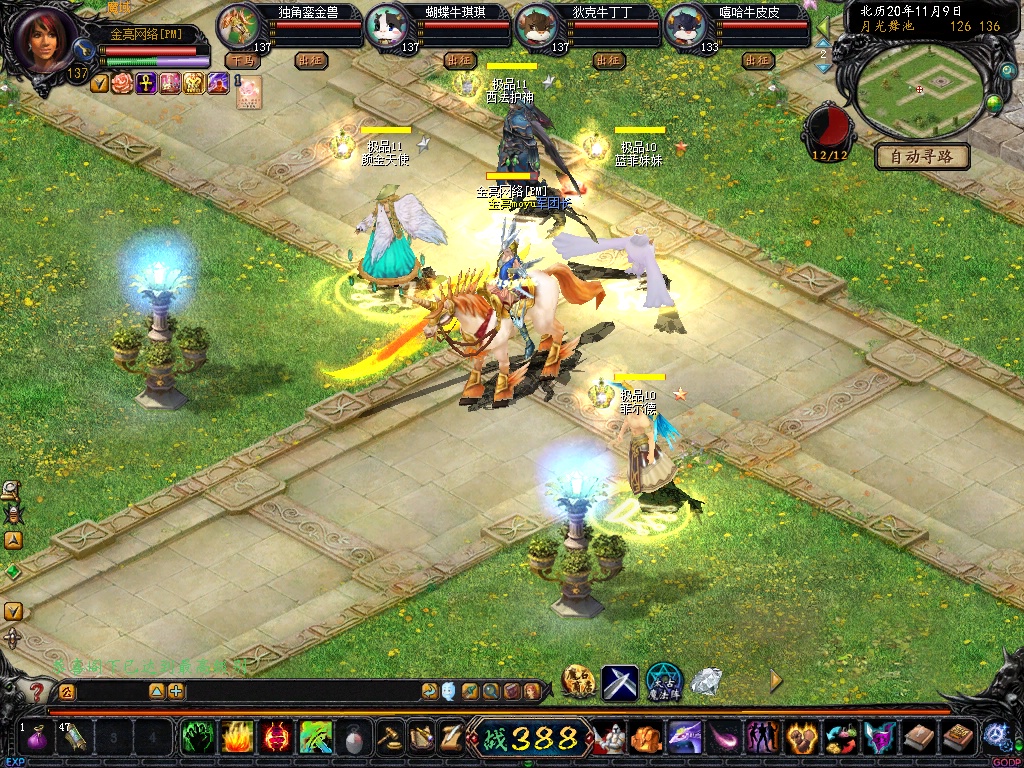Viewport: 1024px width, 768px height.
Task: Click the green globe world map button
Action: coord(994,103)
